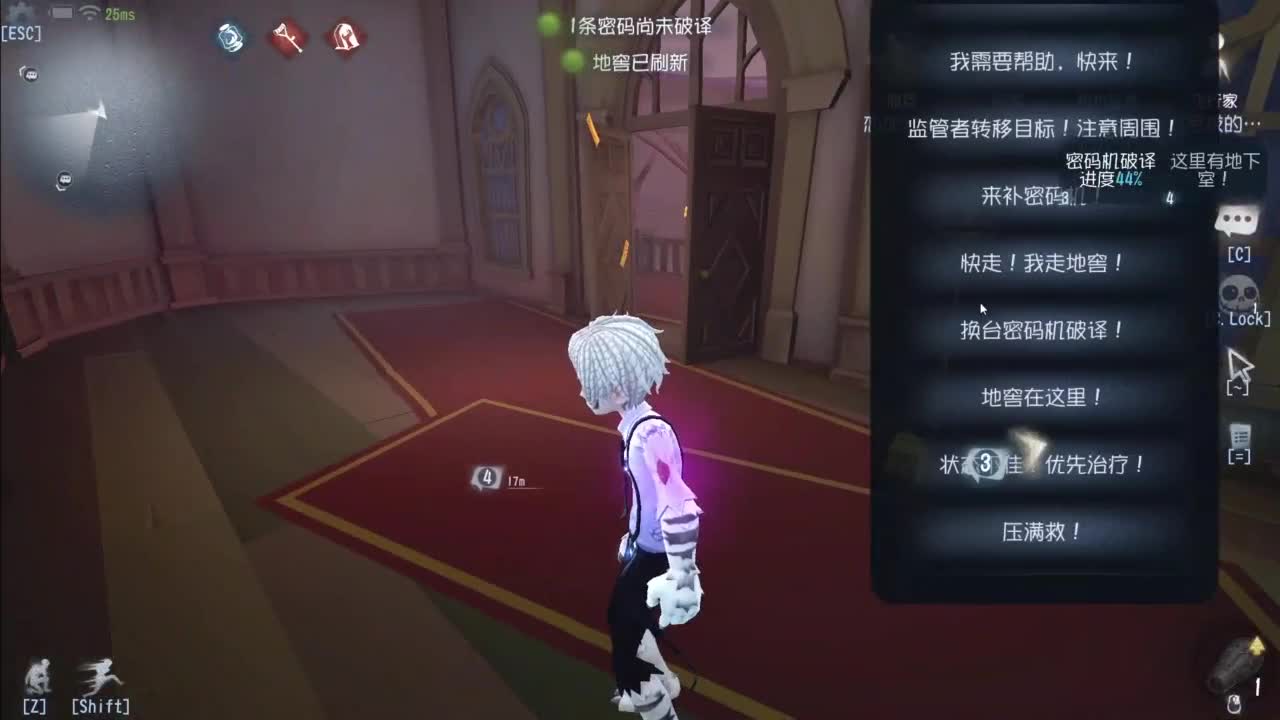Click the skull emote icon near Lock
This screenshot has width=1280, height=720.
(1235, 292)
